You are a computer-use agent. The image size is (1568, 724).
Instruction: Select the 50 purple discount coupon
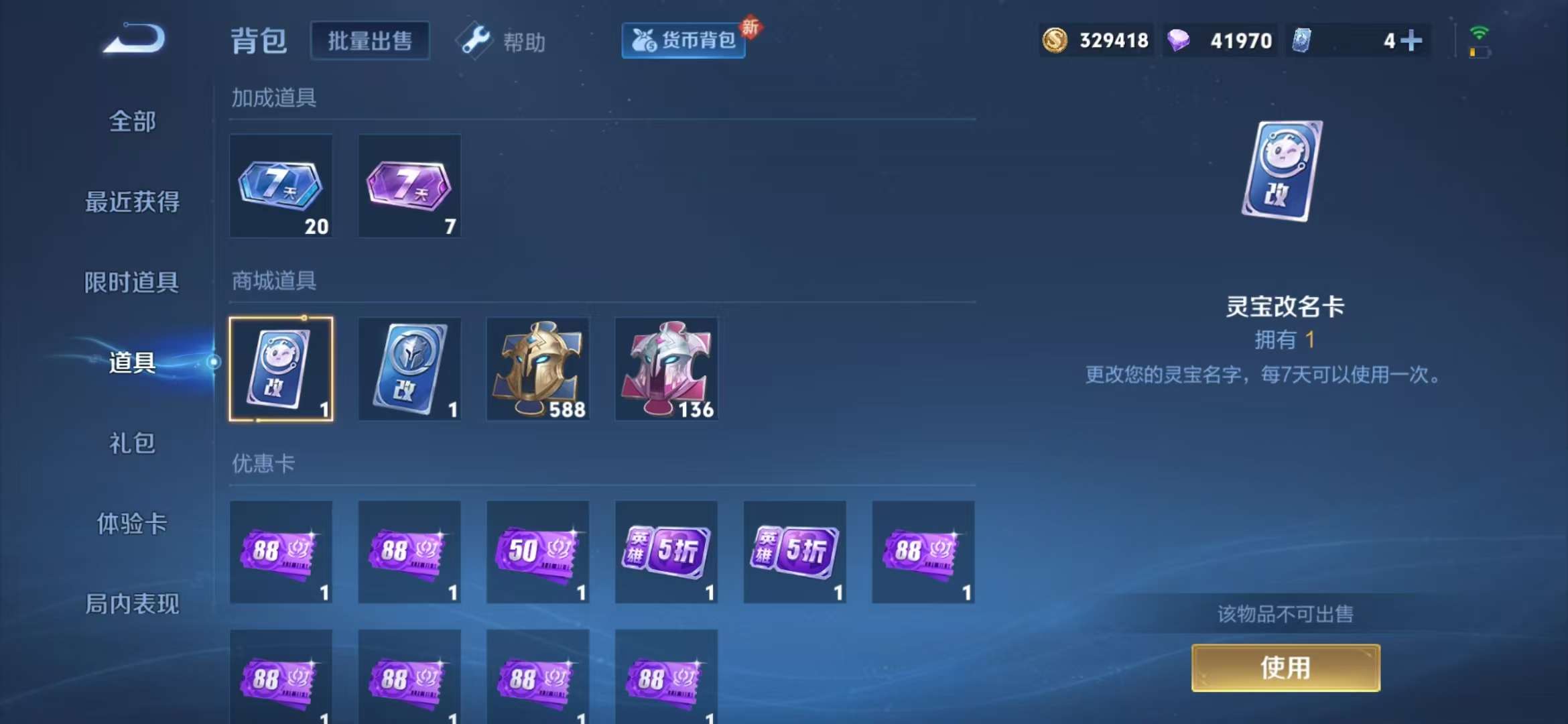[x=538, y=552]
